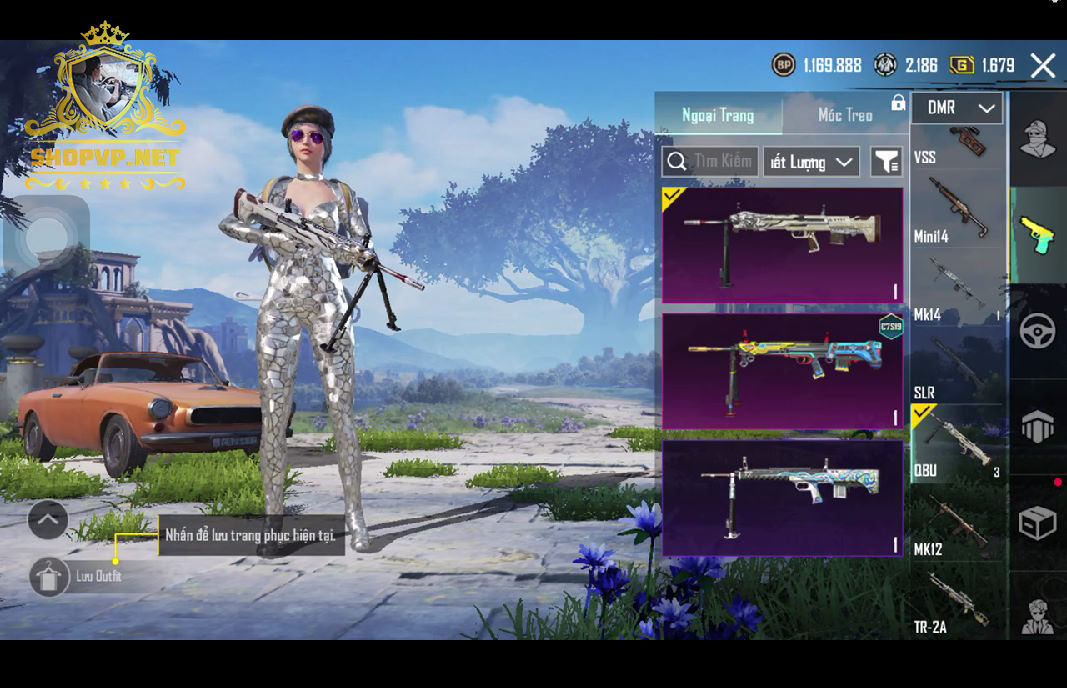Close the inventory screen with the X
The width and height of the screenshot is (1067, 688).
(1042, 66)
